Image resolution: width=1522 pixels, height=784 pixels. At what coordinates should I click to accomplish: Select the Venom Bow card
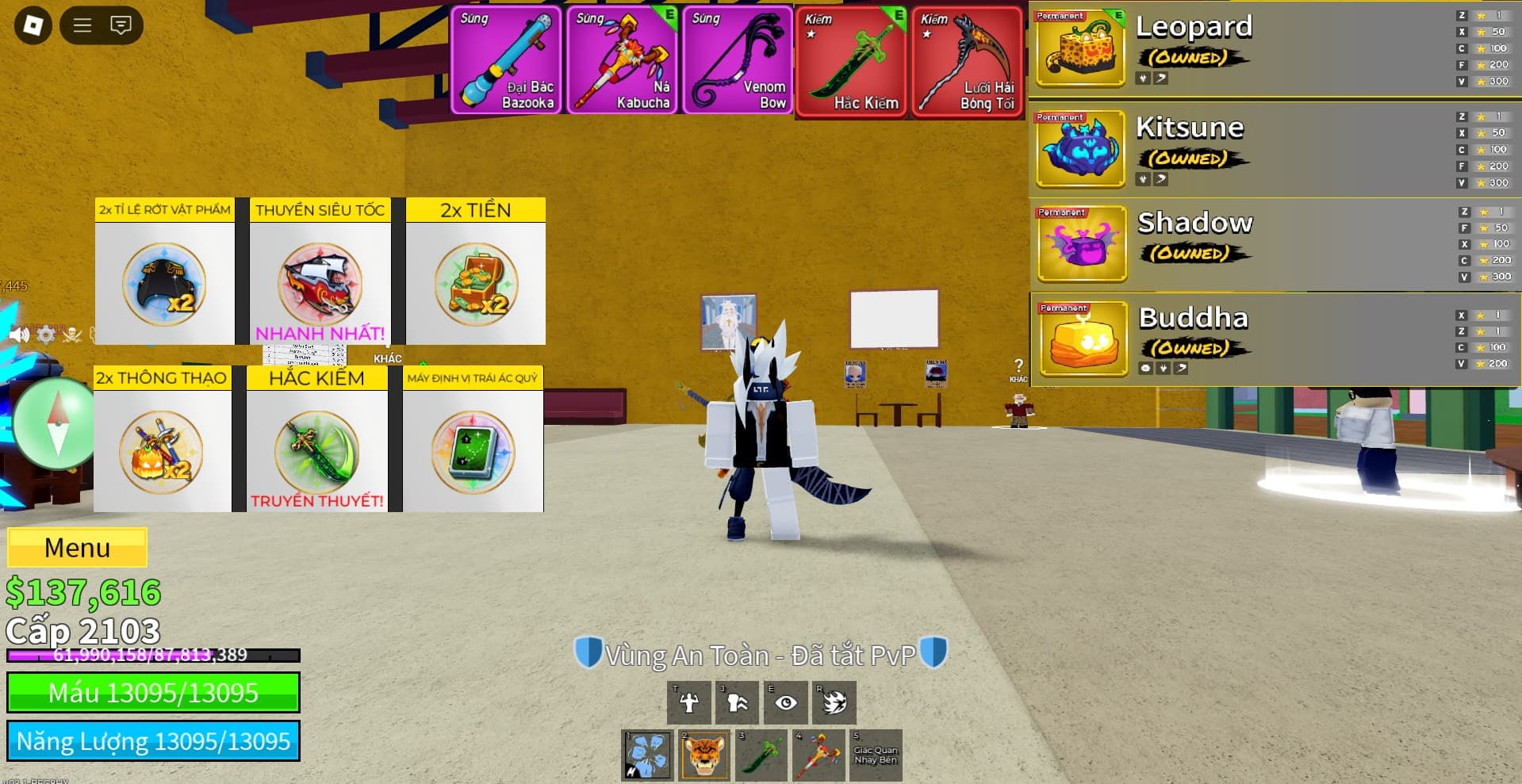click(x=738, y=60)
